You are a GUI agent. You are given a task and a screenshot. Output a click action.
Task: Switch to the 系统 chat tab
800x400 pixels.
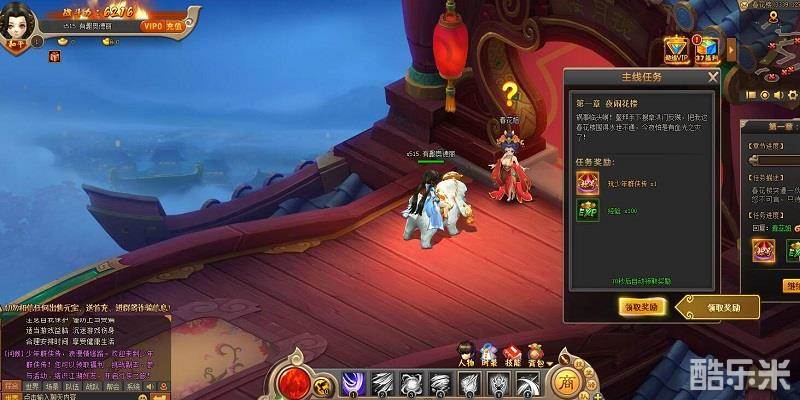[133, 385]
